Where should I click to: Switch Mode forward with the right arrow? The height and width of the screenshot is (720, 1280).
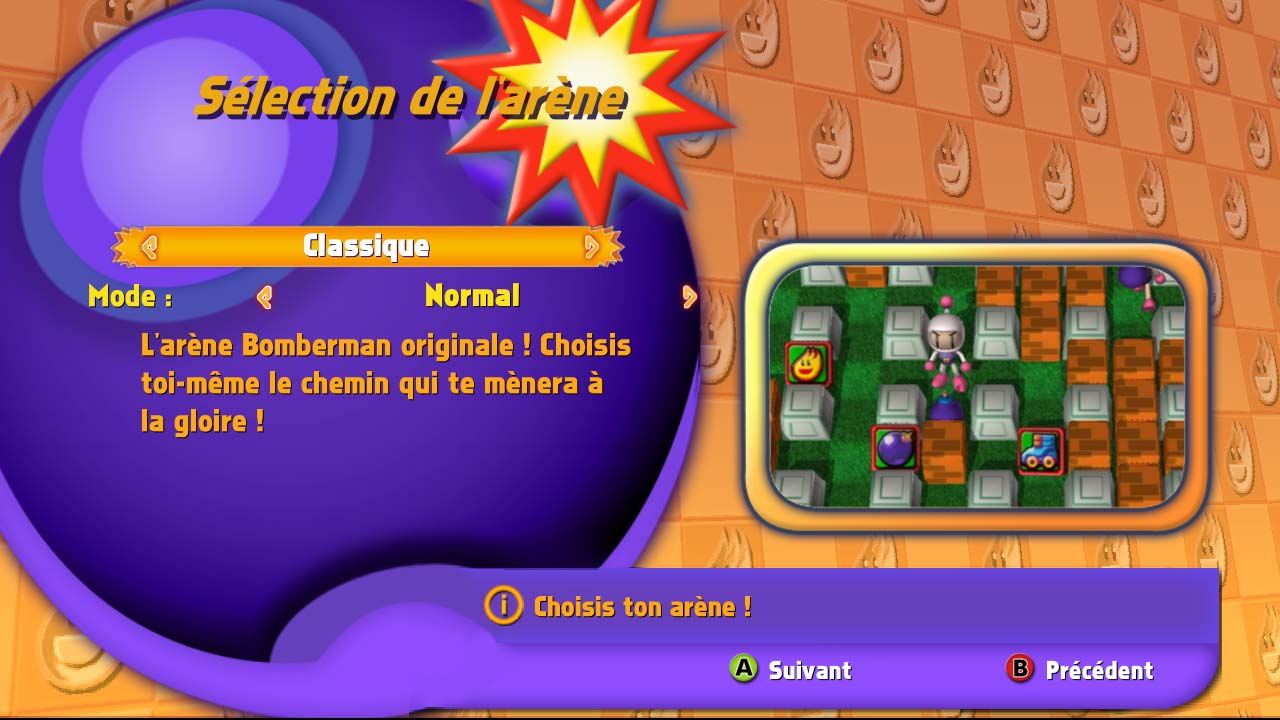[689, 297]
